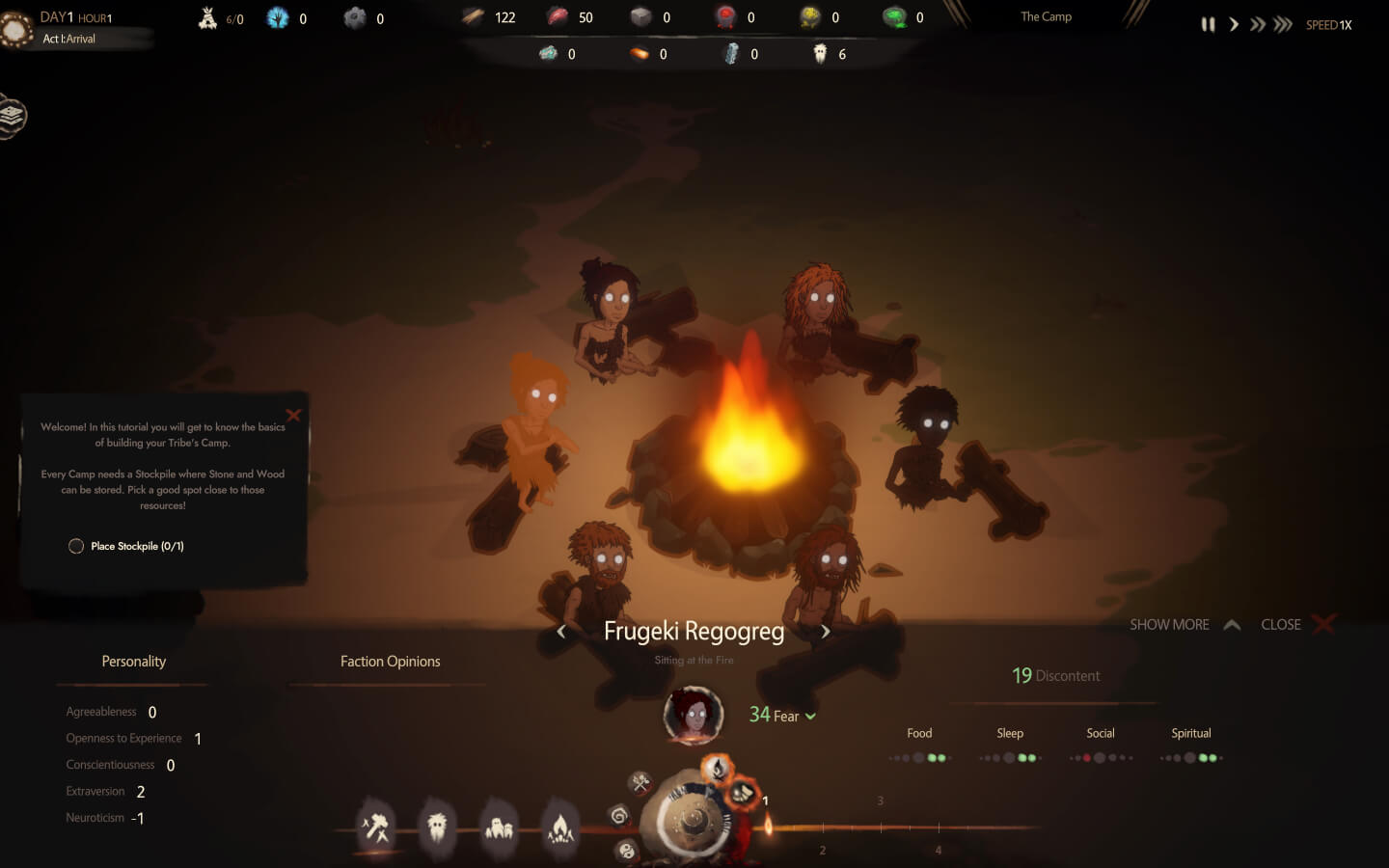Set game speed to single arrow

click(1234, 24)
